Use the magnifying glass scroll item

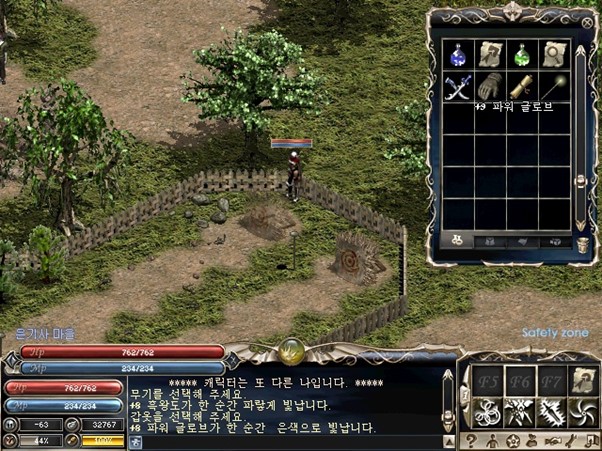(x=550, y=54)
